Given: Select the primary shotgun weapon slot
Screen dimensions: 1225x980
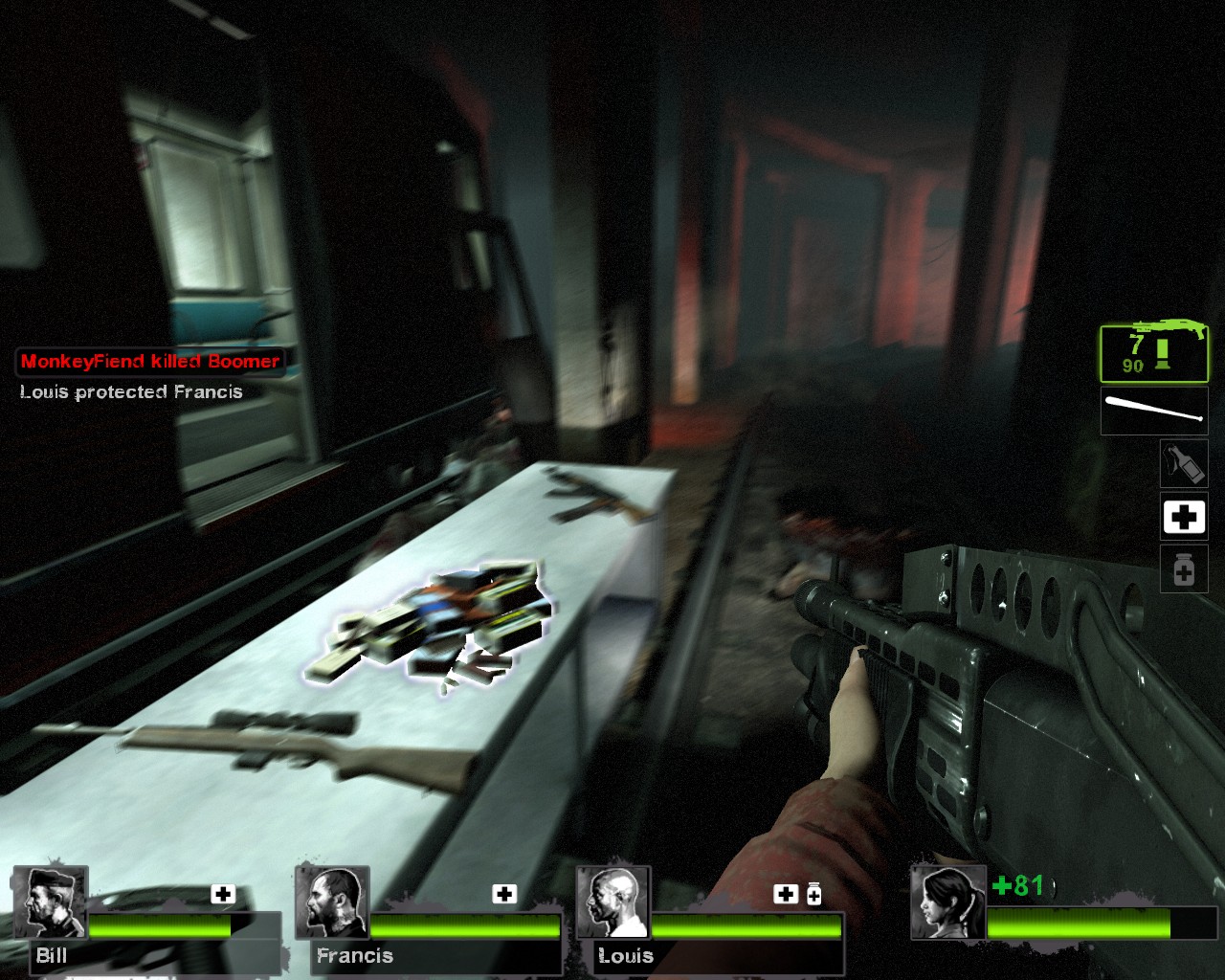Looking at the screenshot, I should pos(1154,352).
